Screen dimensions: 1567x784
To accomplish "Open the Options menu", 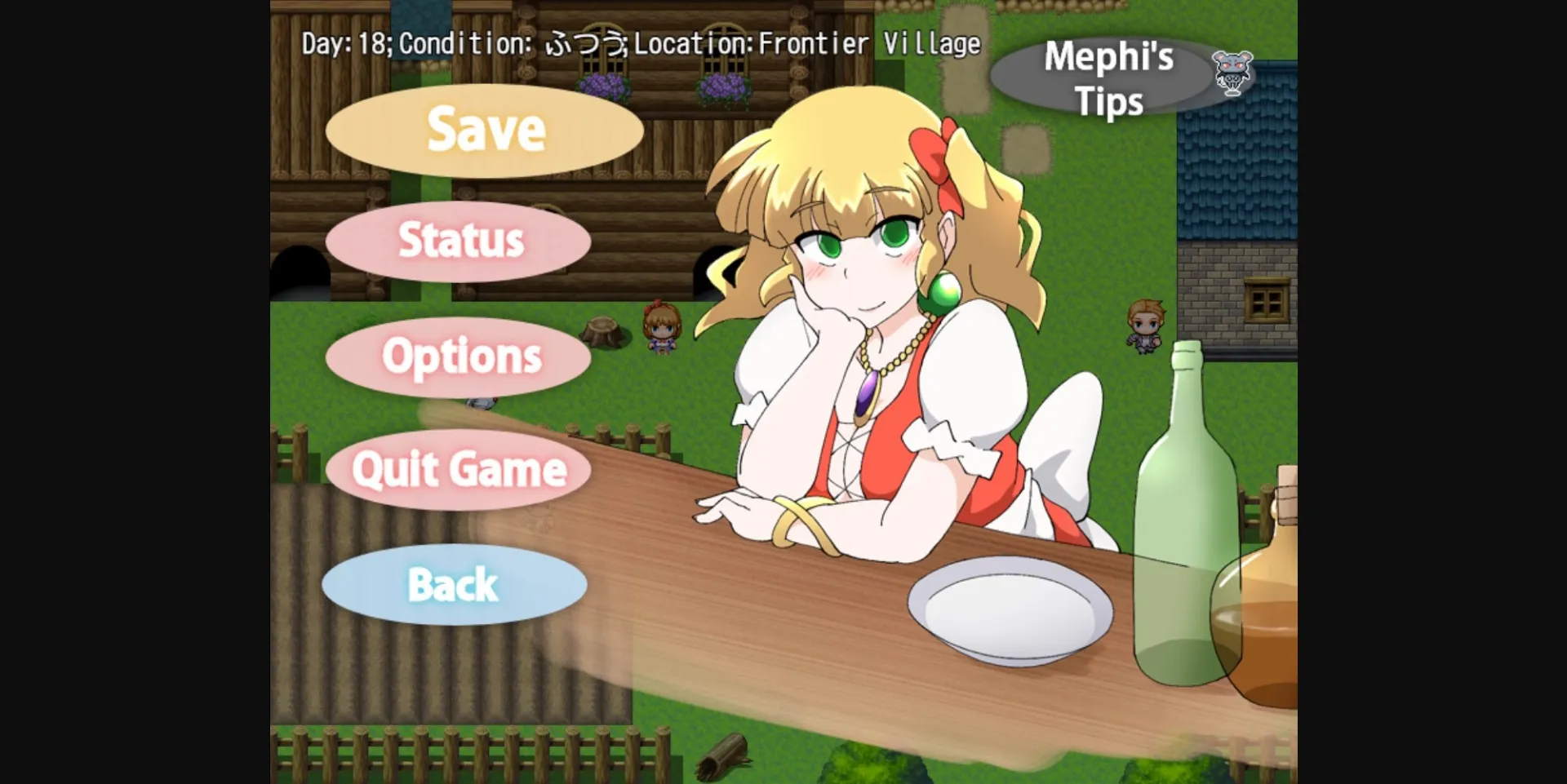I will [459, 357].
